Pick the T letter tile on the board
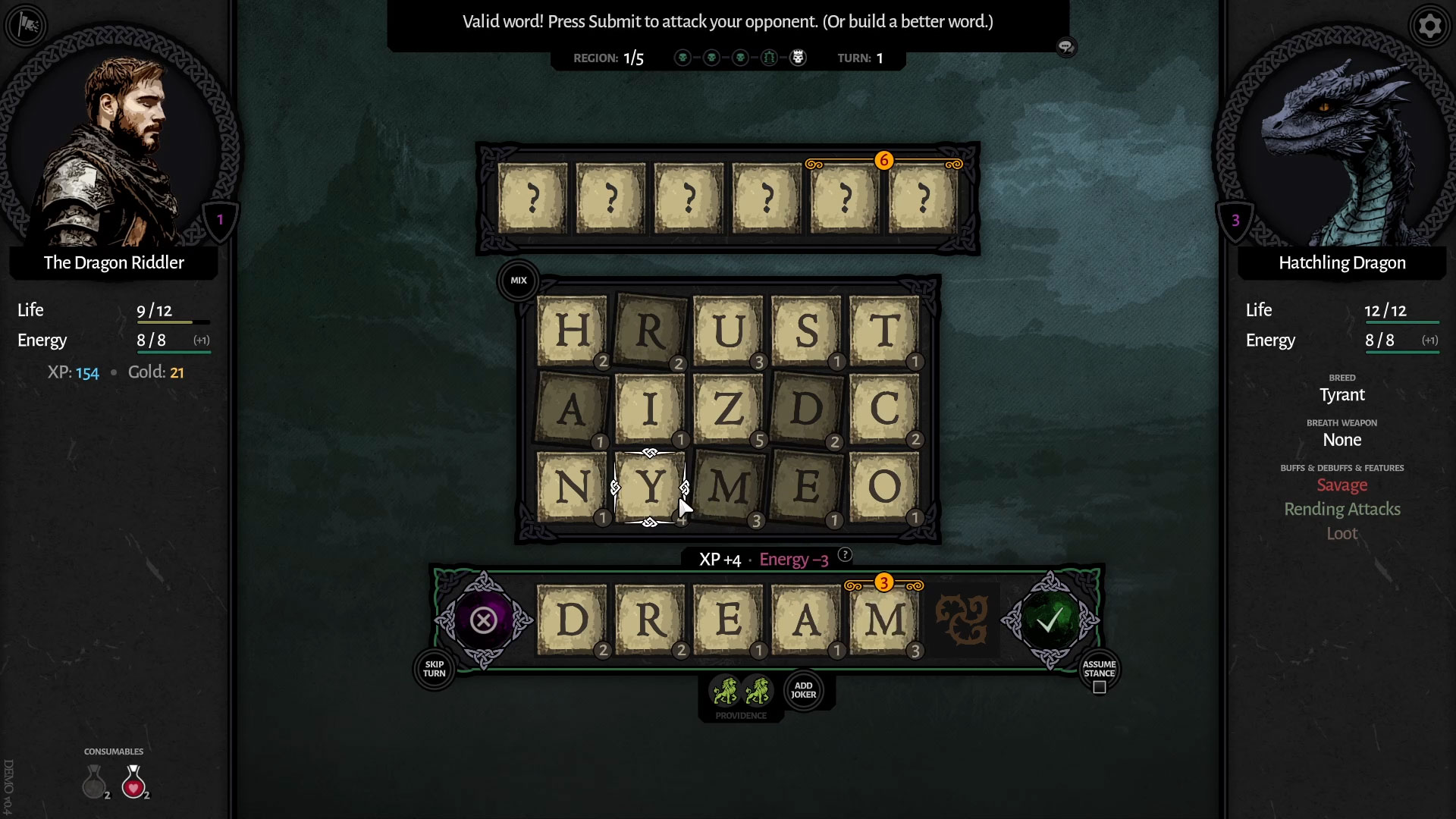 pos(884,331)
